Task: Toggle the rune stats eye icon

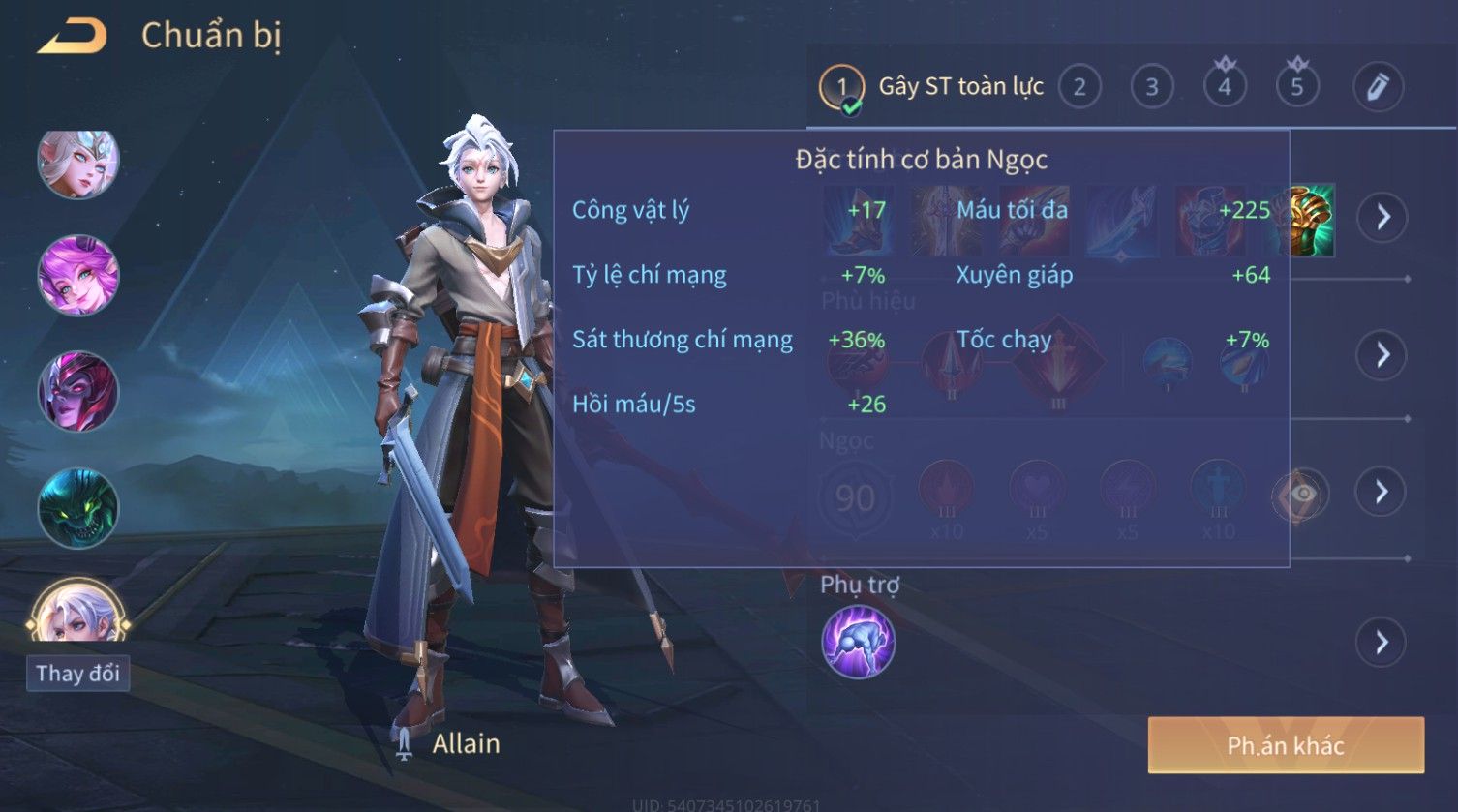Action: pos(1300,495)
